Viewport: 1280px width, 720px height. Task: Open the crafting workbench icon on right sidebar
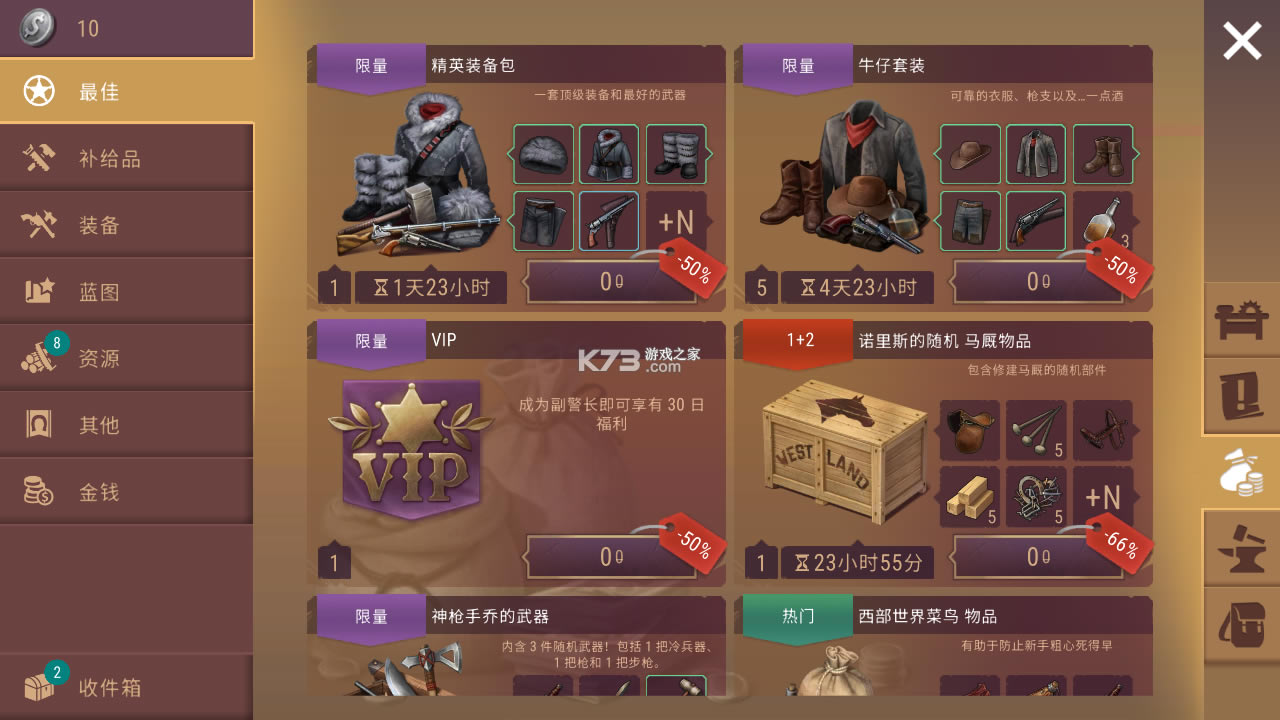(x=1241, y=320)
